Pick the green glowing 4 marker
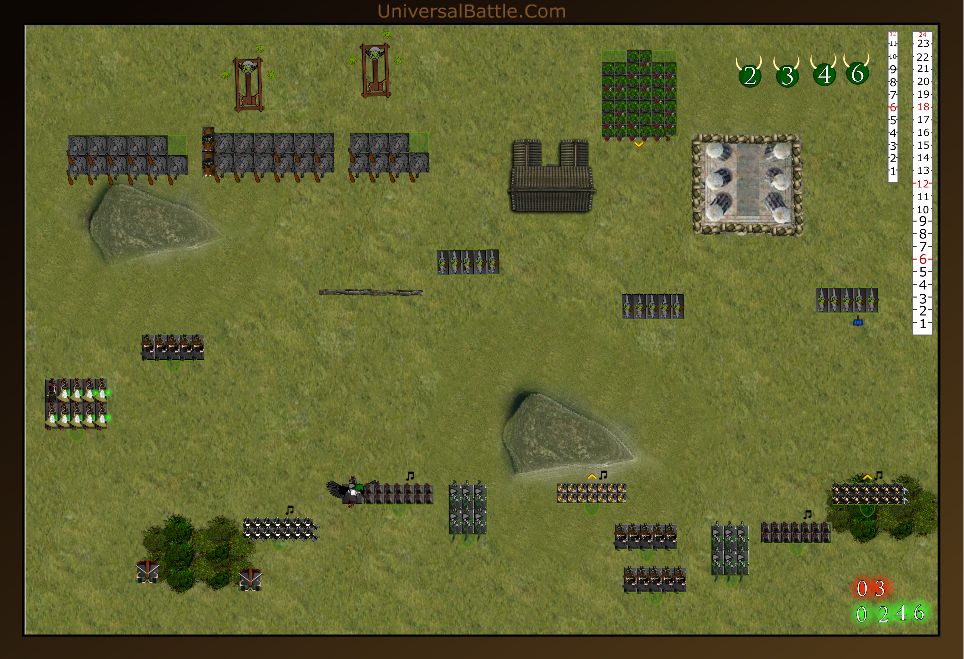Image resolution: width=964 pixels, height=659 pixels. (x=900, y=613)
